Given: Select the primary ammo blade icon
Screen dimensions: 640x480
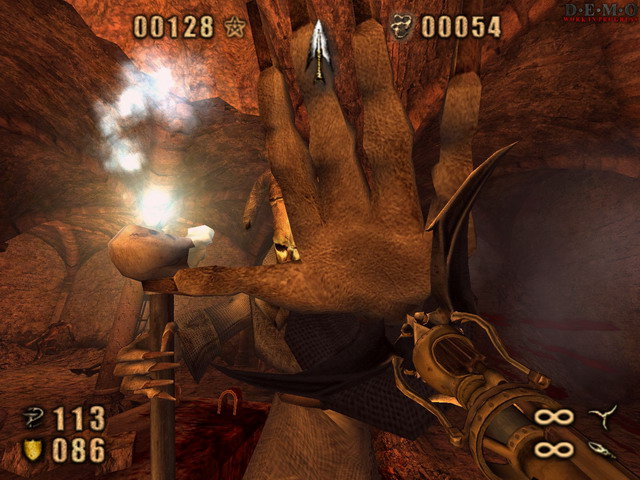Looking at the screenshot, I should [603, 416].
